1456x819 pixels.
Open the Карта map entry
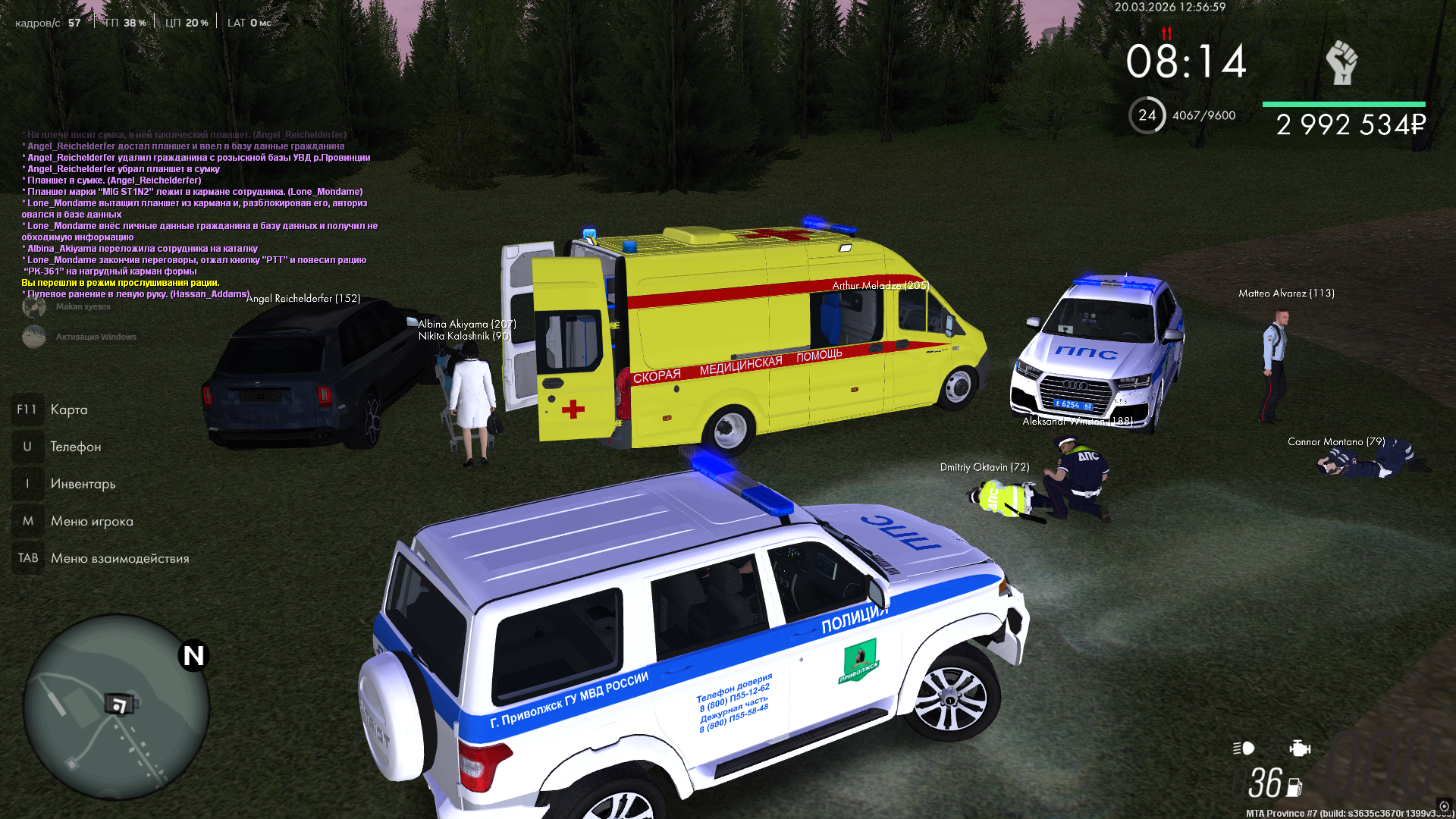click(x=68, y=409)
